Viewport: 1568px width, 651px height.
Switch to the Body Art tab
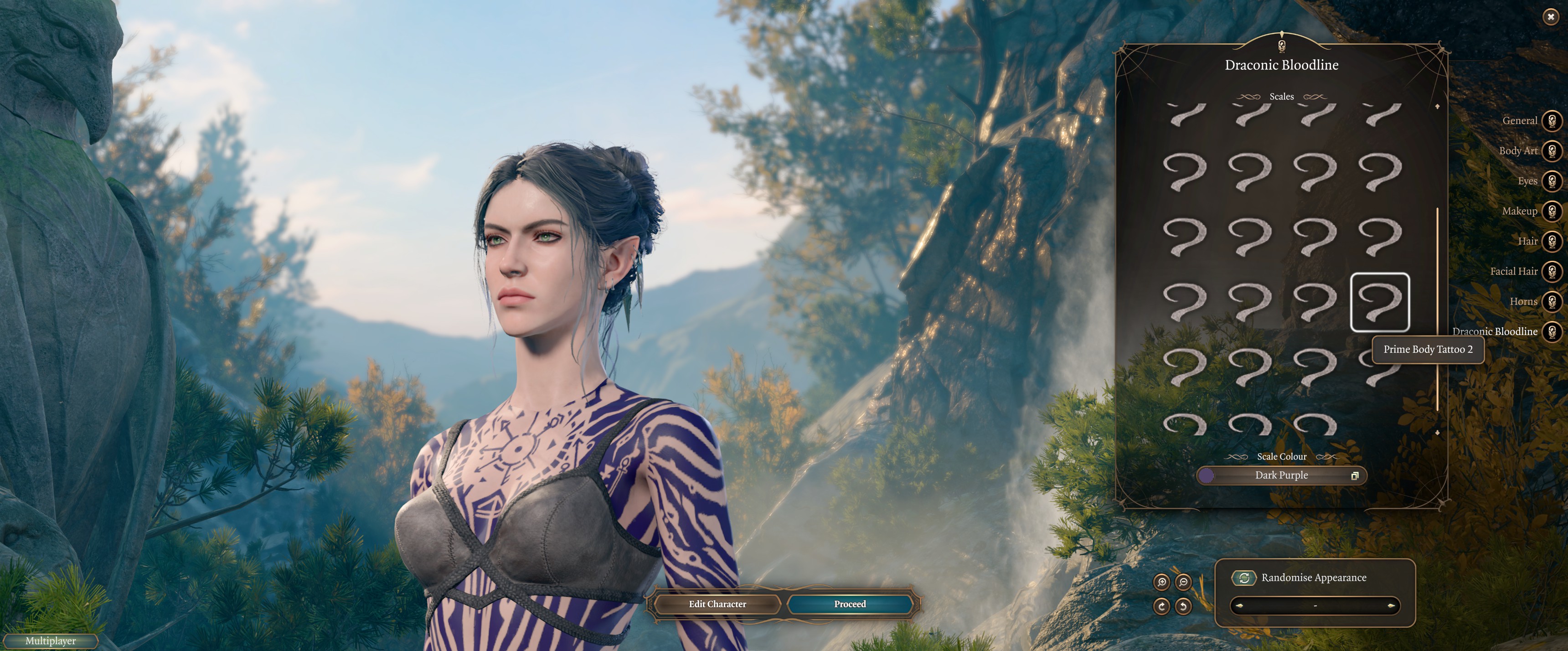(x=1552, y=150)
